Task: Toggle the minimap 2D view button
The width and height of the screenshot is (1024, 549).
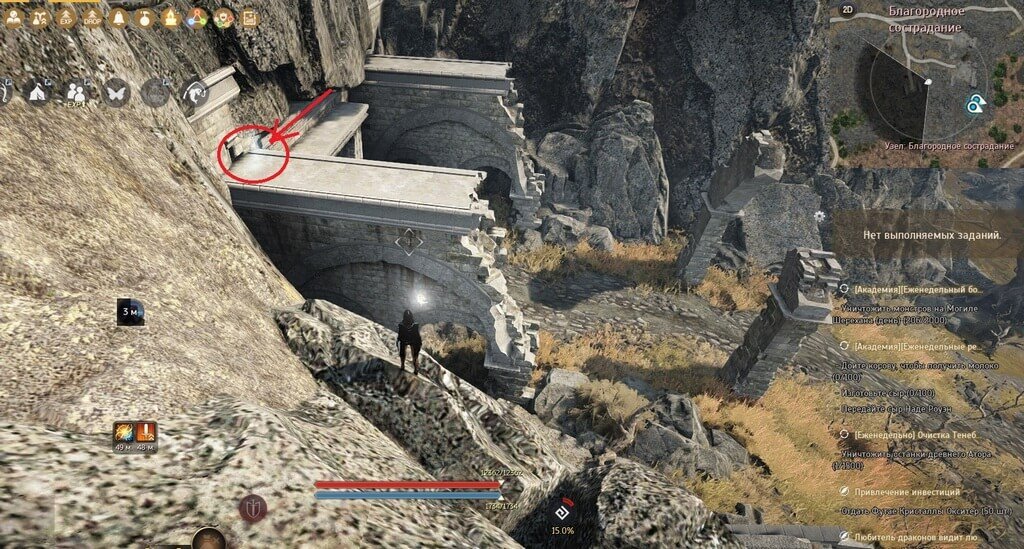Action: point(847,11)
